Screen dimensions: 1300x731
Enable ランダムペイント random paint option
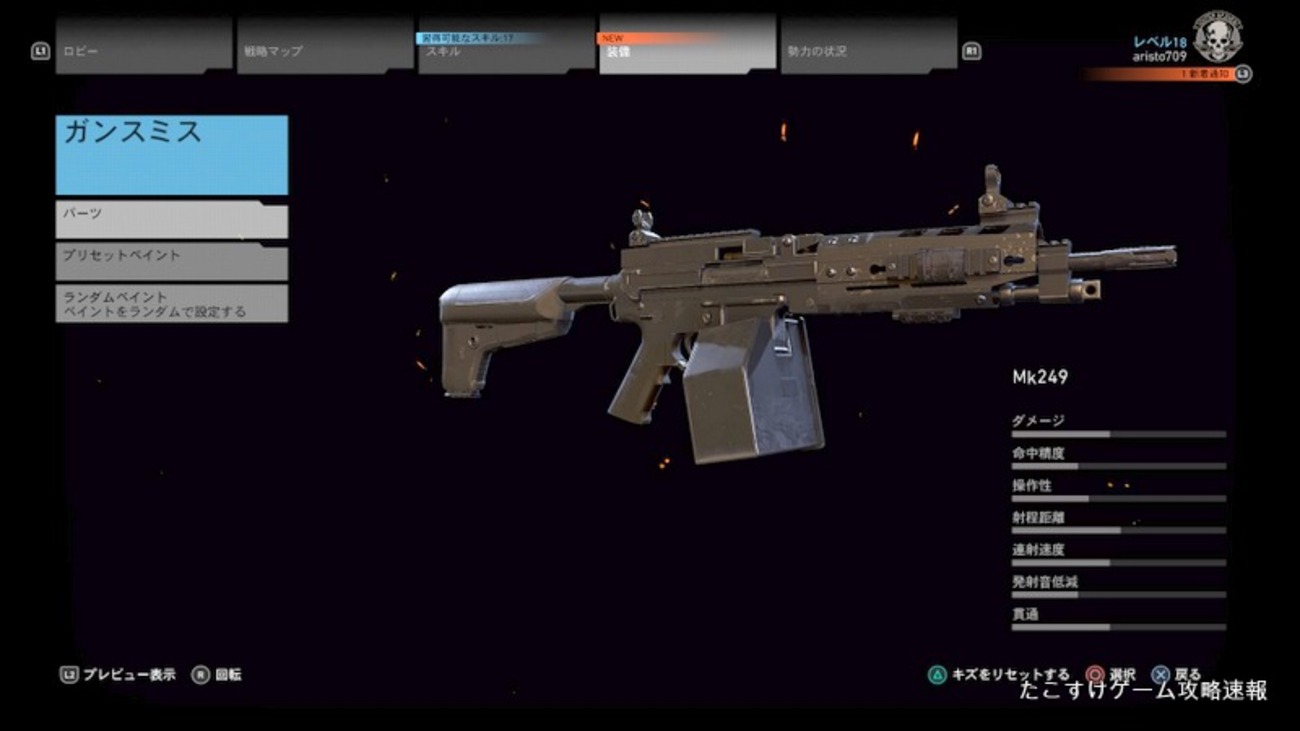tap(170, 303)
